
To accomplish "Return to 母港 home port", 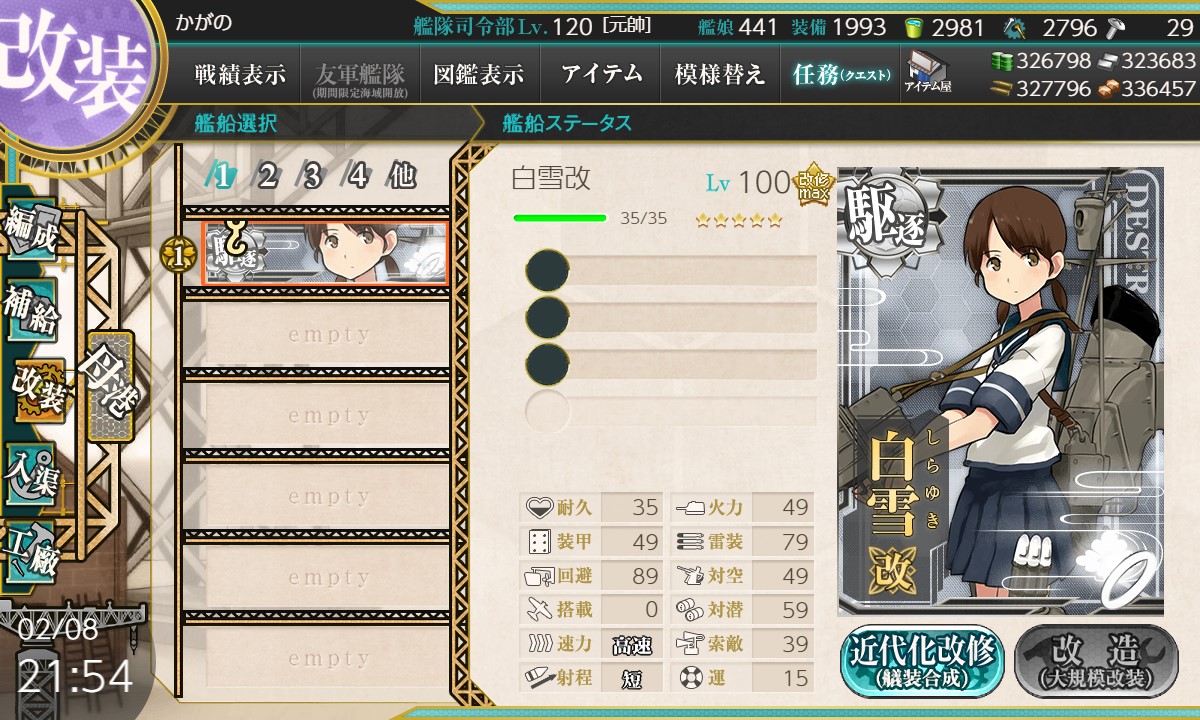I will coord(108,385).
